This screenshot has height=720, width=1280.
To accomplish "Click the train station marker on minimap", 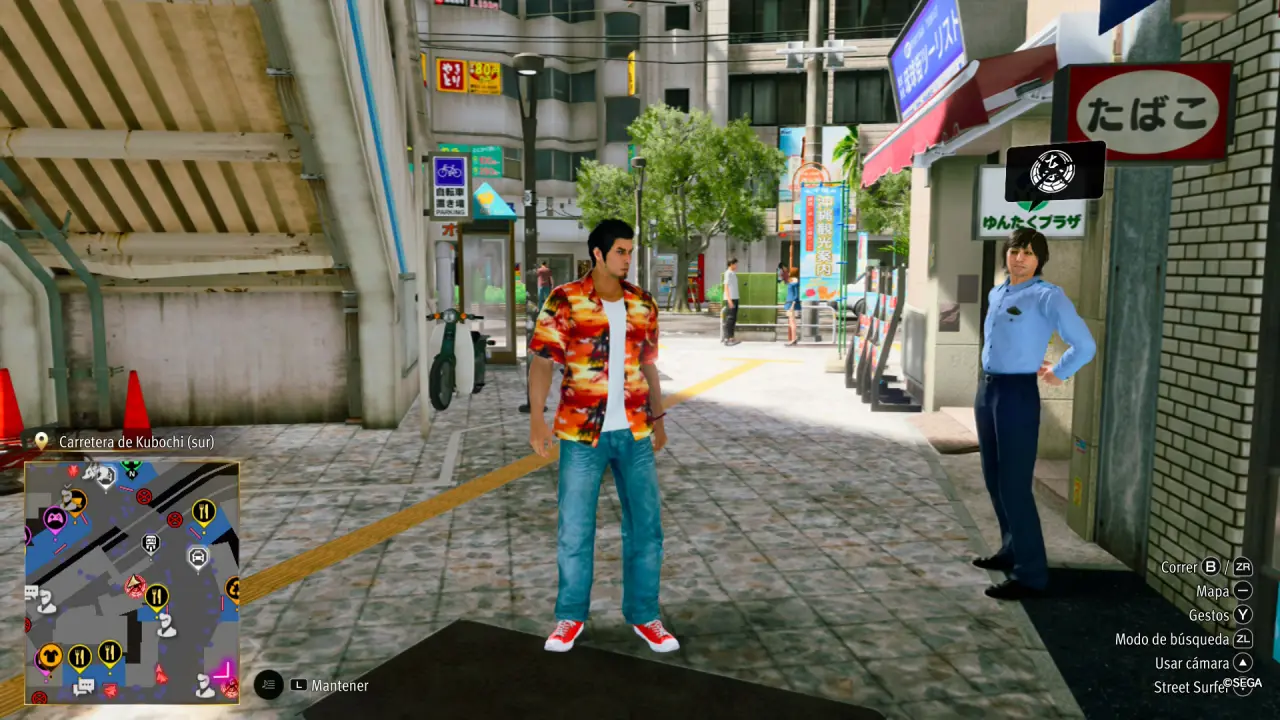I will 151,543.
